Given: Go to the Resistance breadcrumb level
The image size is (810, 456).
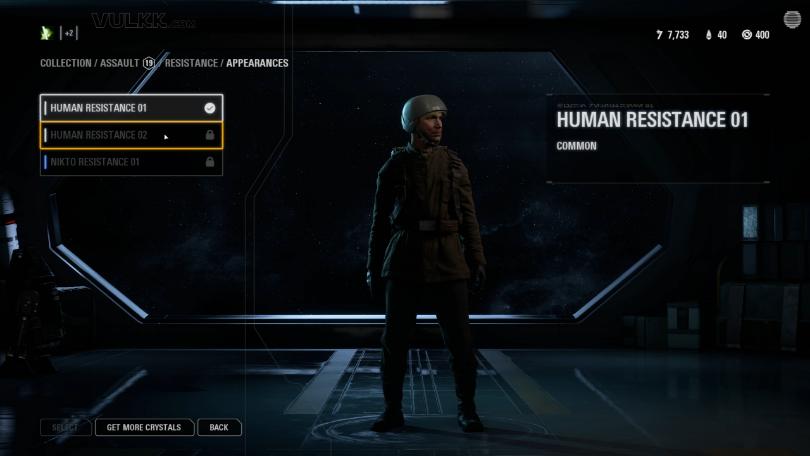Looking at the screenshot, I should pos(192,63).
